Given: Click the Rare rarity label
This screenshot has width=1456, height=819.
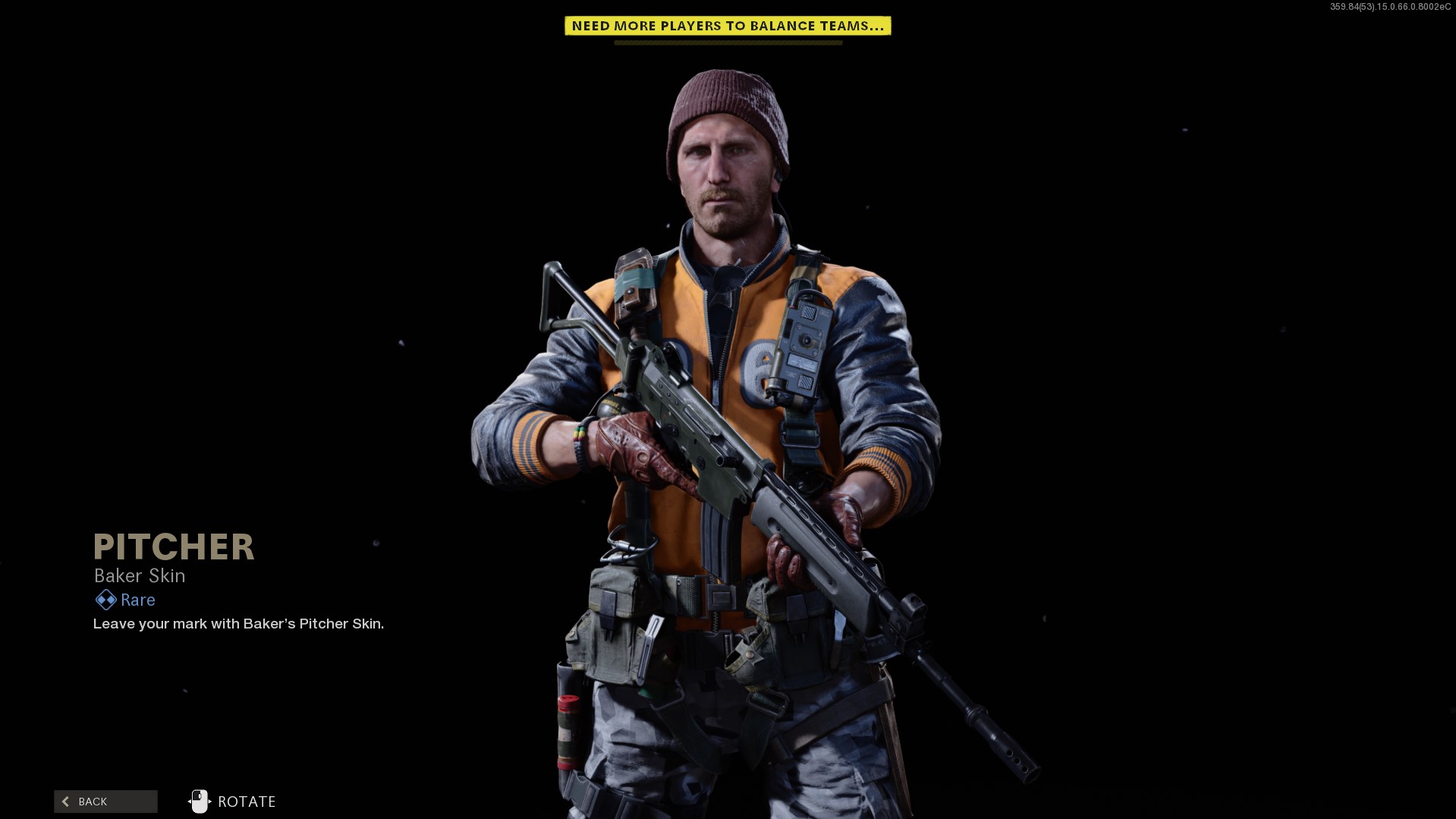Looking at the screenshot, I should click(137, 600).
